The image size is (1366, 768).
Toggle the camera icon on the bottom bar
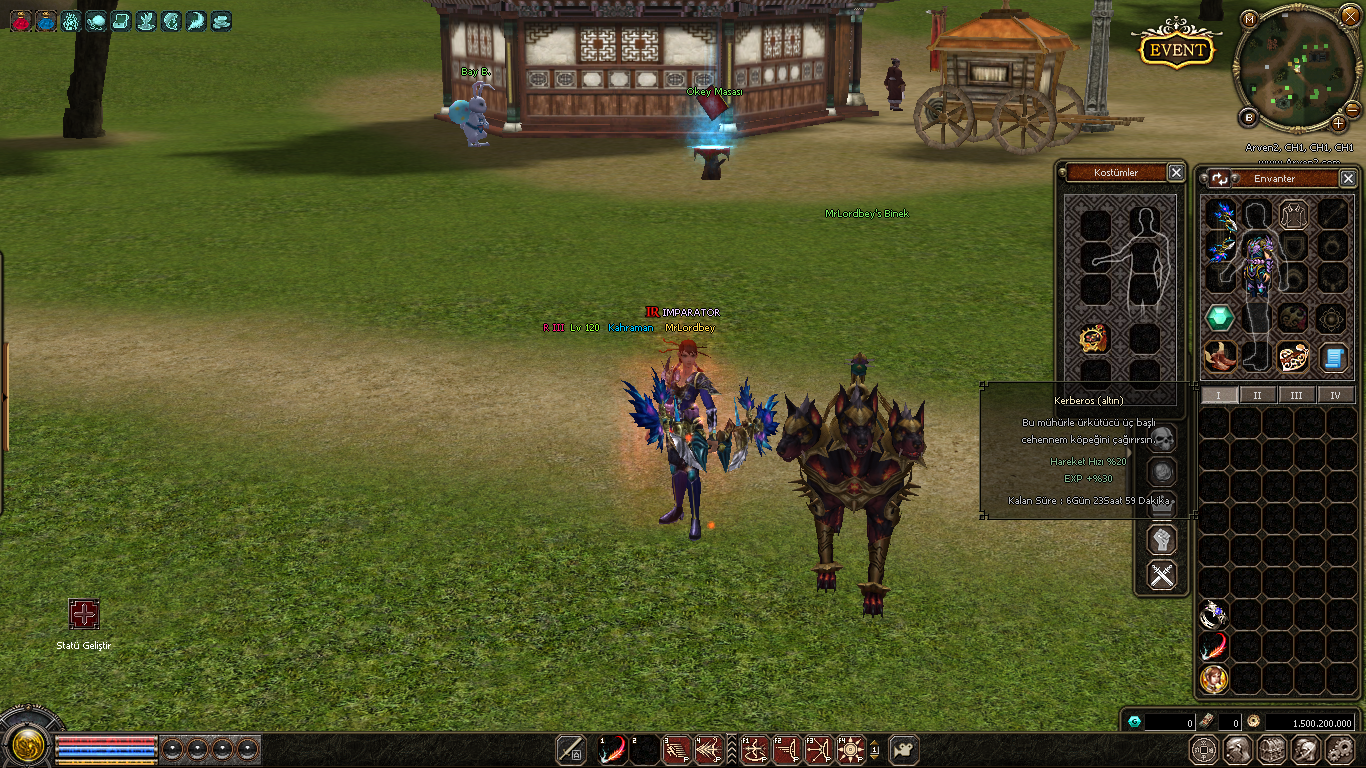point(904,749)
